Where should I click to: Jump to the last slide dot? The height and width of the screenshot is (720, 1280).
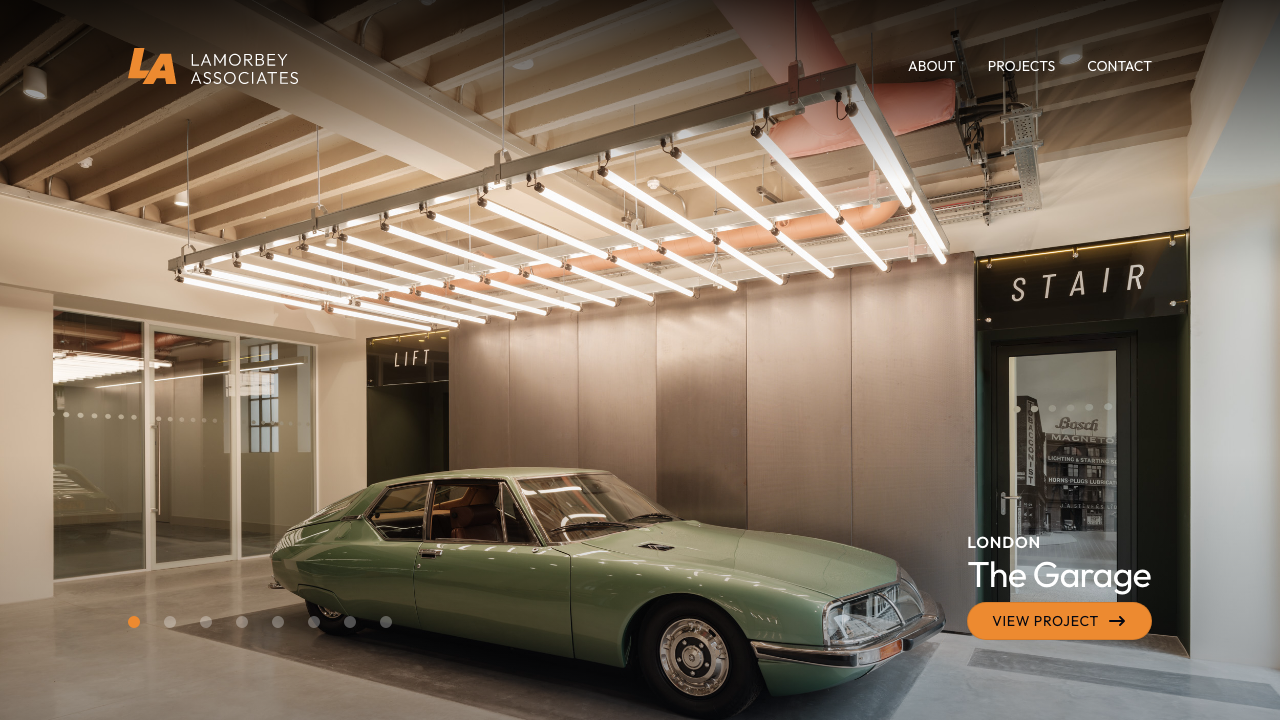tap(386, 622)
